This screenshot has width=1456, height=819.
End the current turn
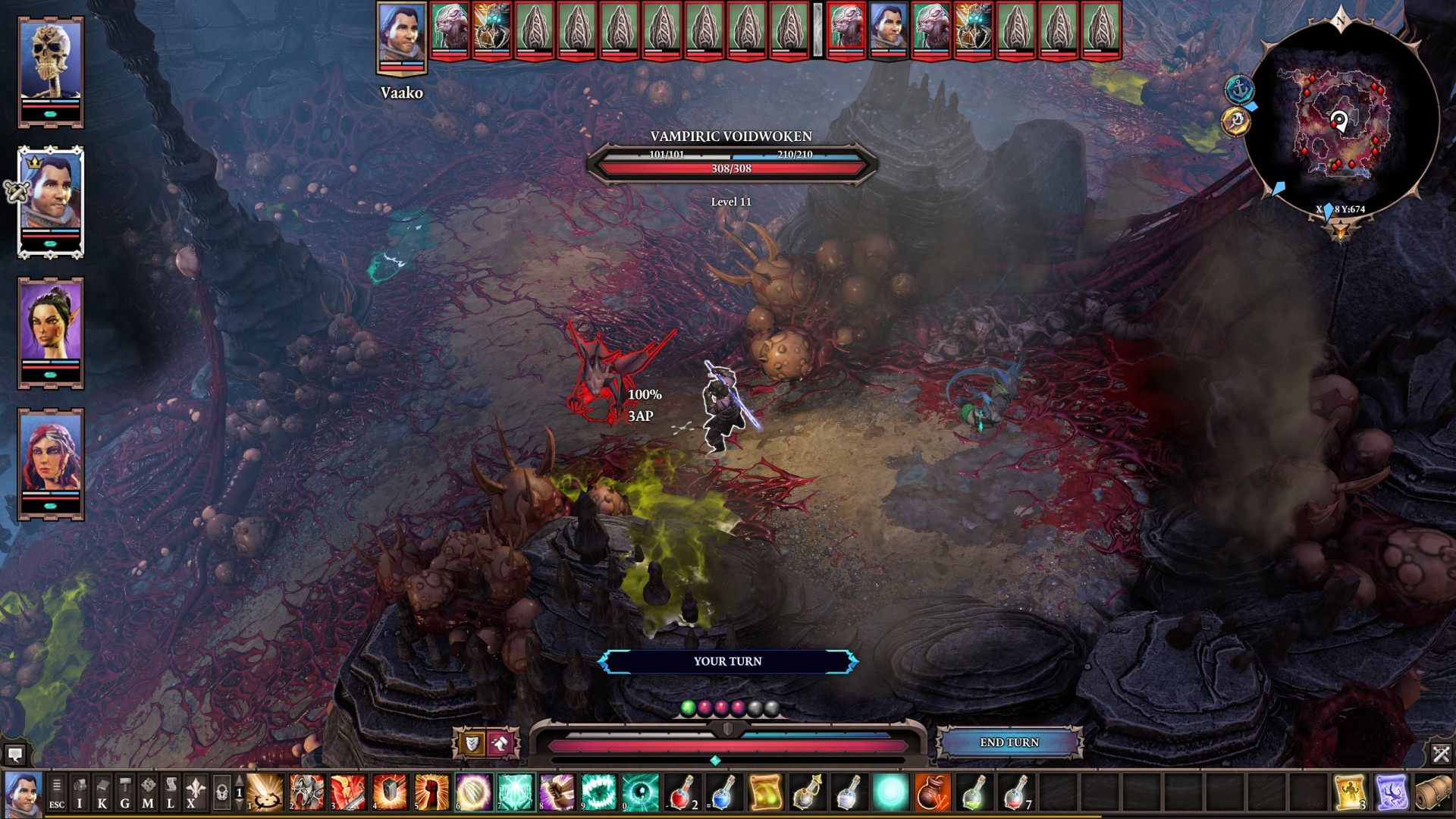click(x=1009, y=742)
